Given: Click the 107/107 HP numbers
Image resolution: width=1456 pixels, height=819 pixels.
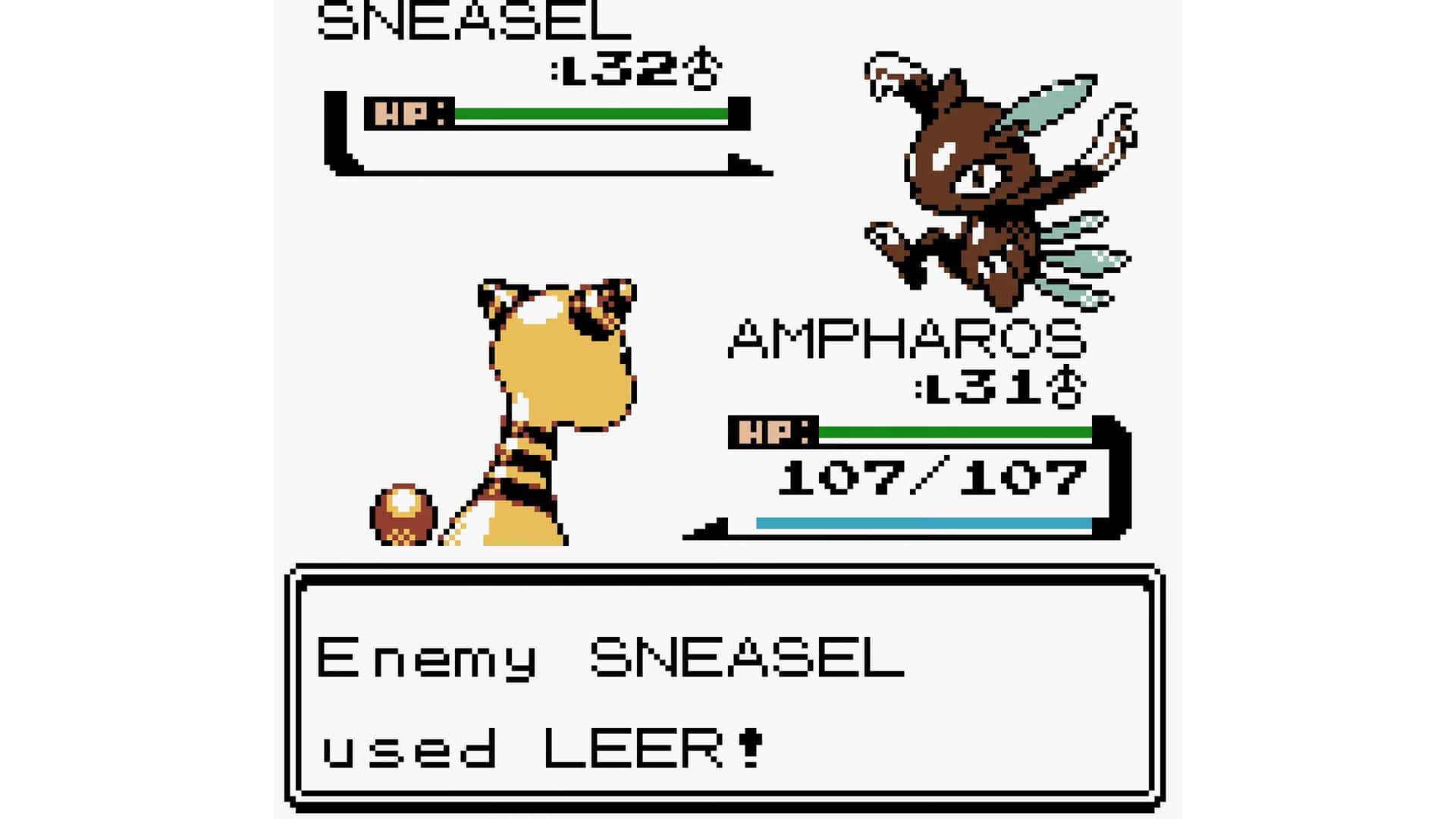Looking at the screenshot, I should 933,478.
